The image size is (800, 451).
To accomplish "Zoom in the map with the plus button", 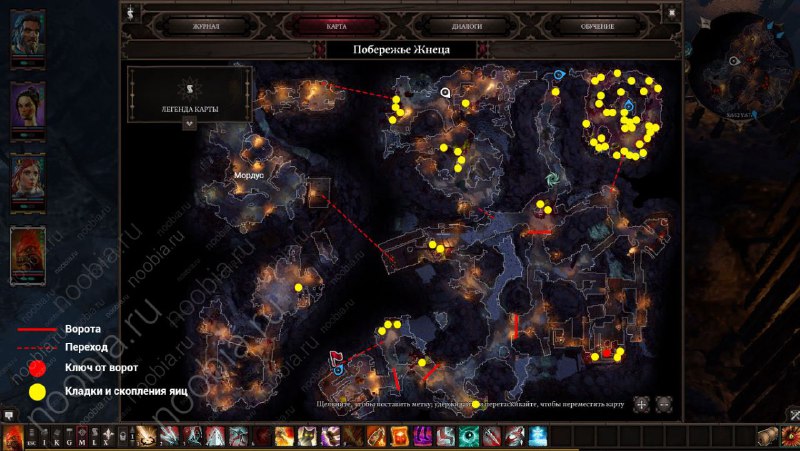I will 641,404.
